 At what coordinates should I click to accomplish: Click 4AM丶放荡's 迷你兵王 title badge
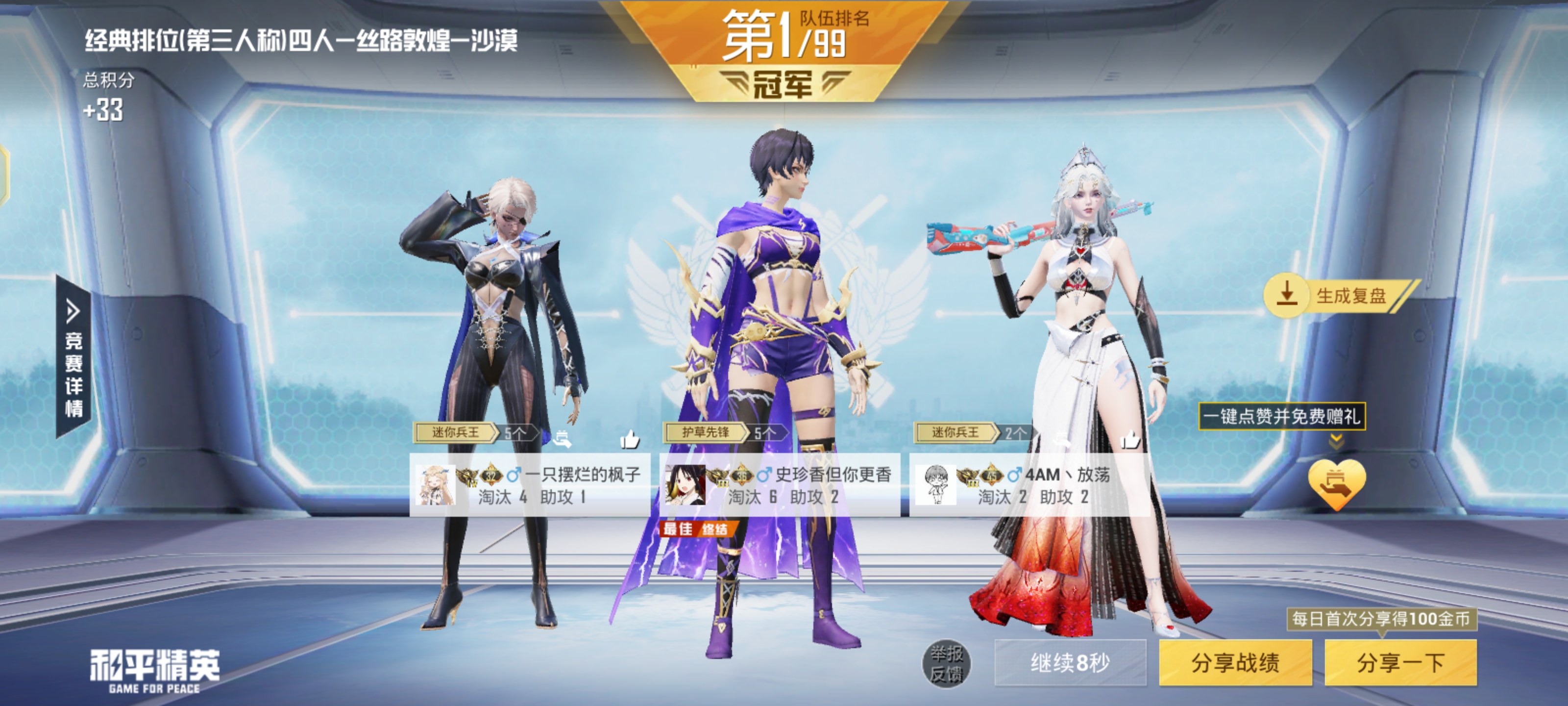pyautogui.click(x=955, y=432)
